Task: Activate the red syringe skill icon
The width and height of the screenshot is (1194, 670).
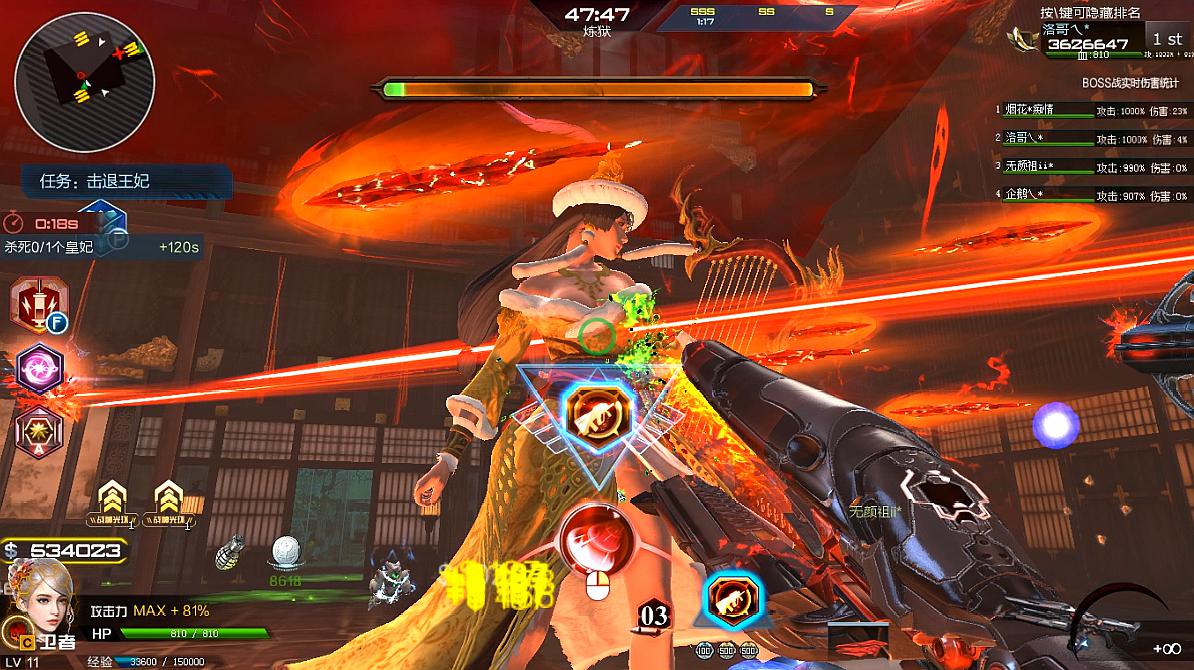Action: click(38, 303)
